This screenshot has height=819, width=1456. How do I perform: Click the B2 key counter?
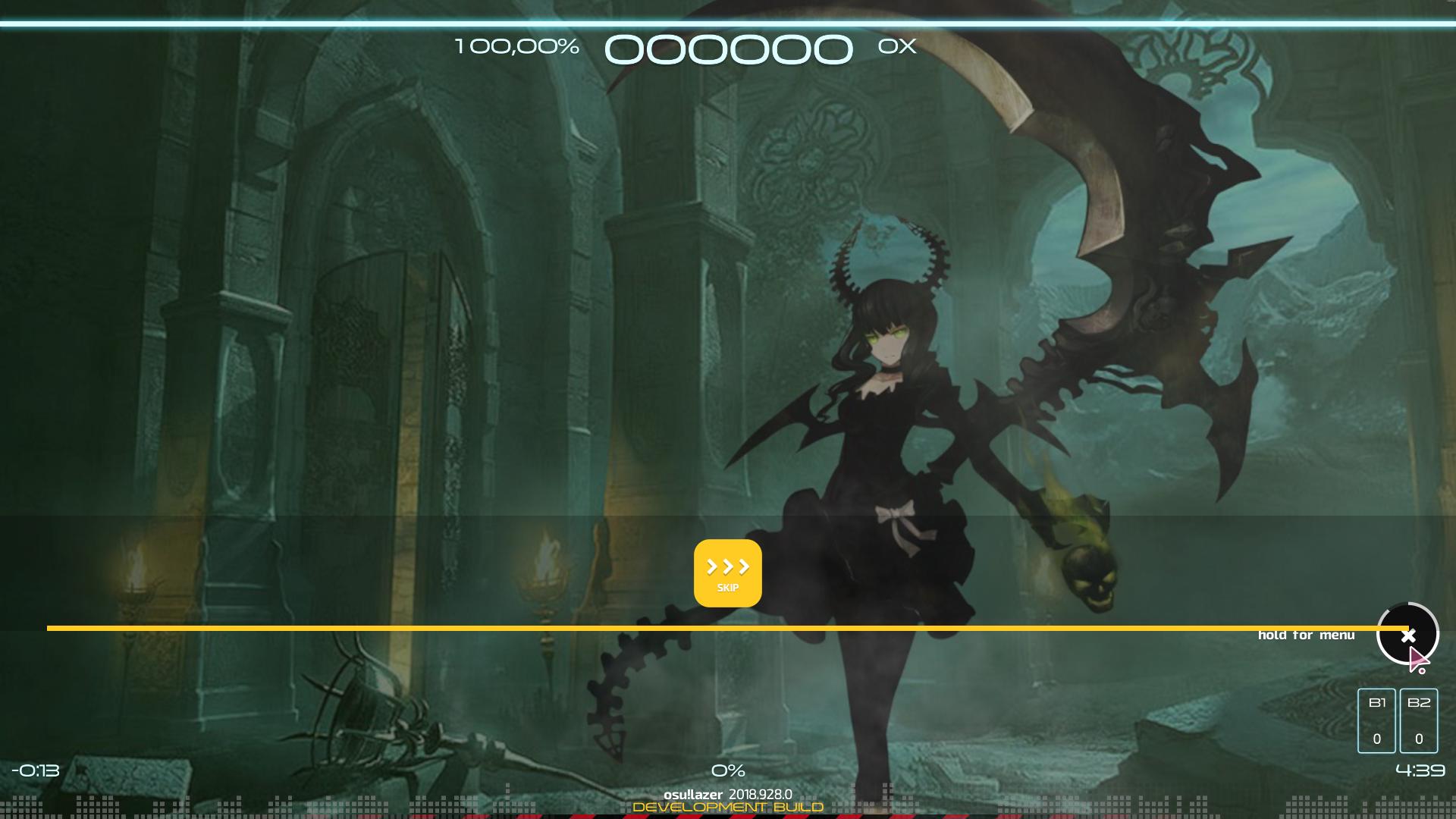[1420, 719]
